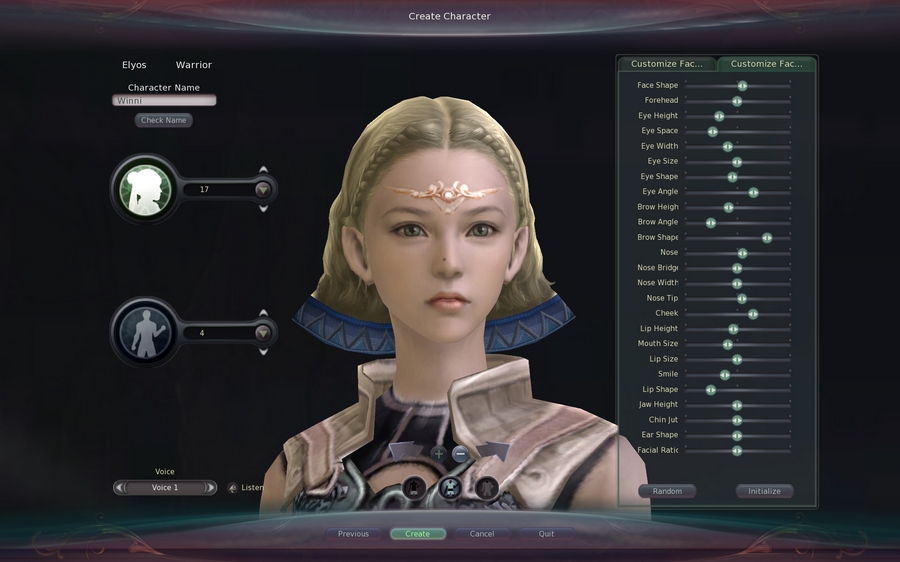The height and width of the screenshot is (562, 900).
Task: Click the Create button
Action: pos(418,534)
